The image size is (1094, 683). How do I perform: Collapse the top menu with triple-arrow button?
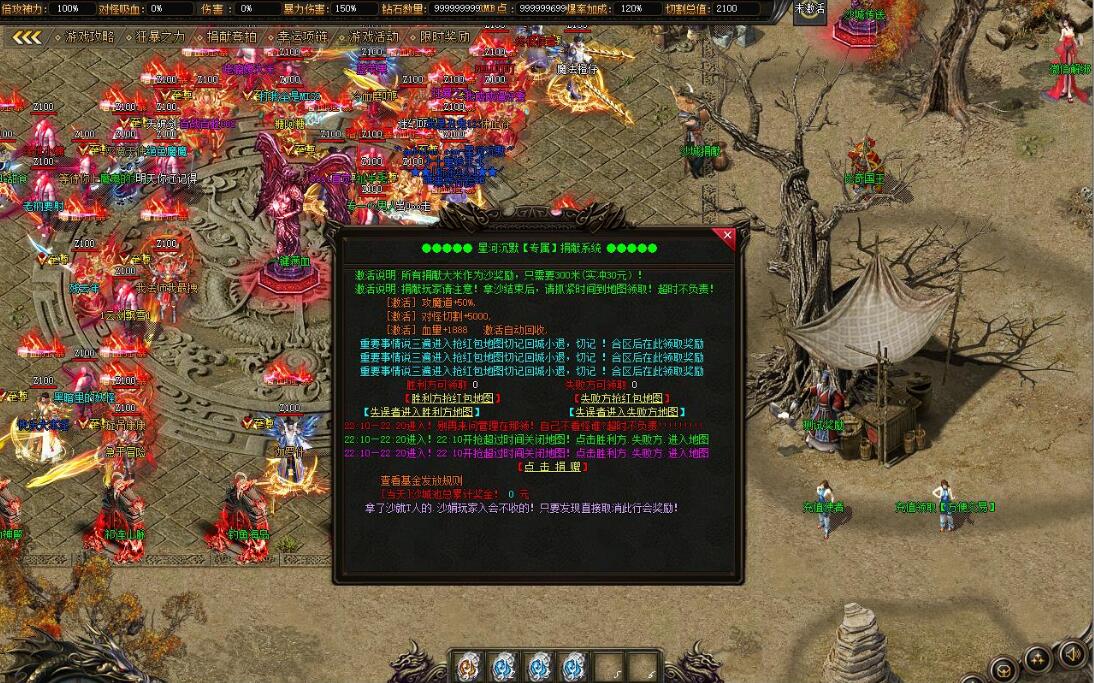tap(27, 37)
